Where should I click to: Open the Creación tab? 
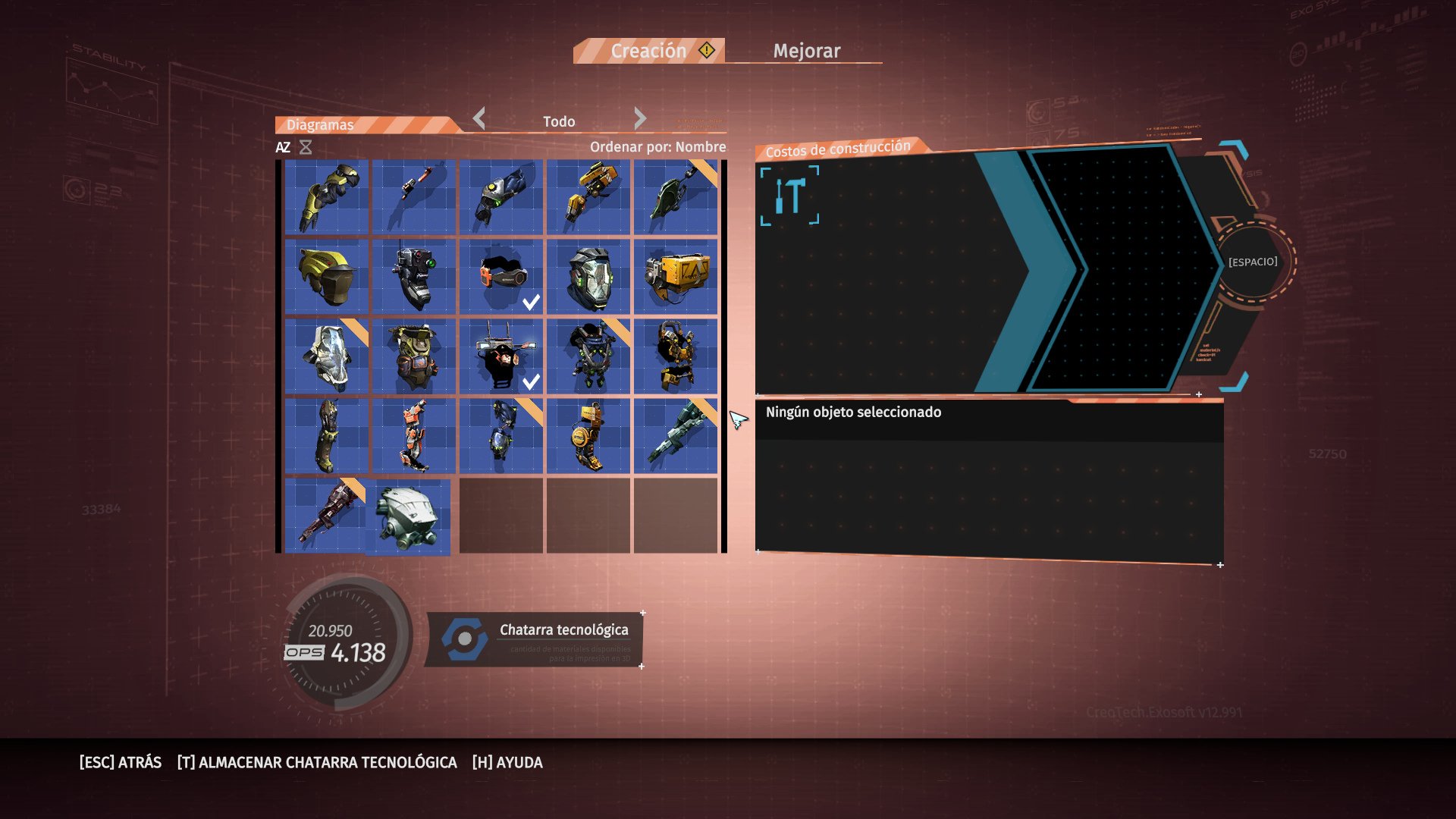coord(649,51)
